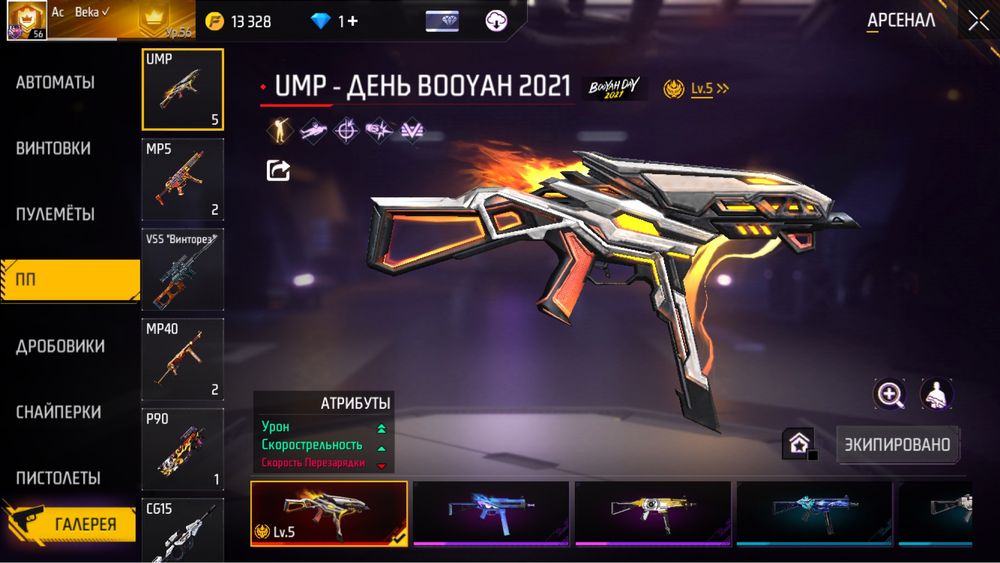The width and height of the screenshot is (1000, 563).
Task: Open the character pose preview icon
Action: coord(936,394)
